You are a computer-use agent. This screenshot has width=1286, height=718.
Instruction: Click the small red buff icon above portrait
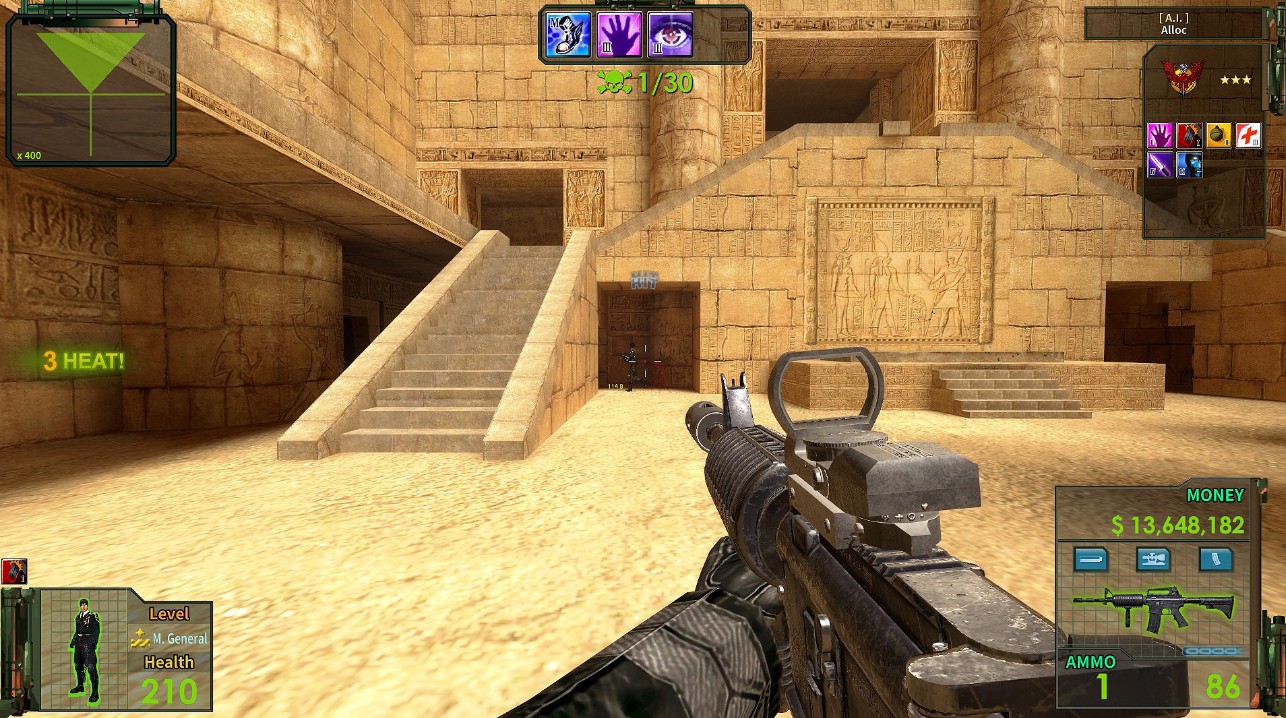click(14, 572)
